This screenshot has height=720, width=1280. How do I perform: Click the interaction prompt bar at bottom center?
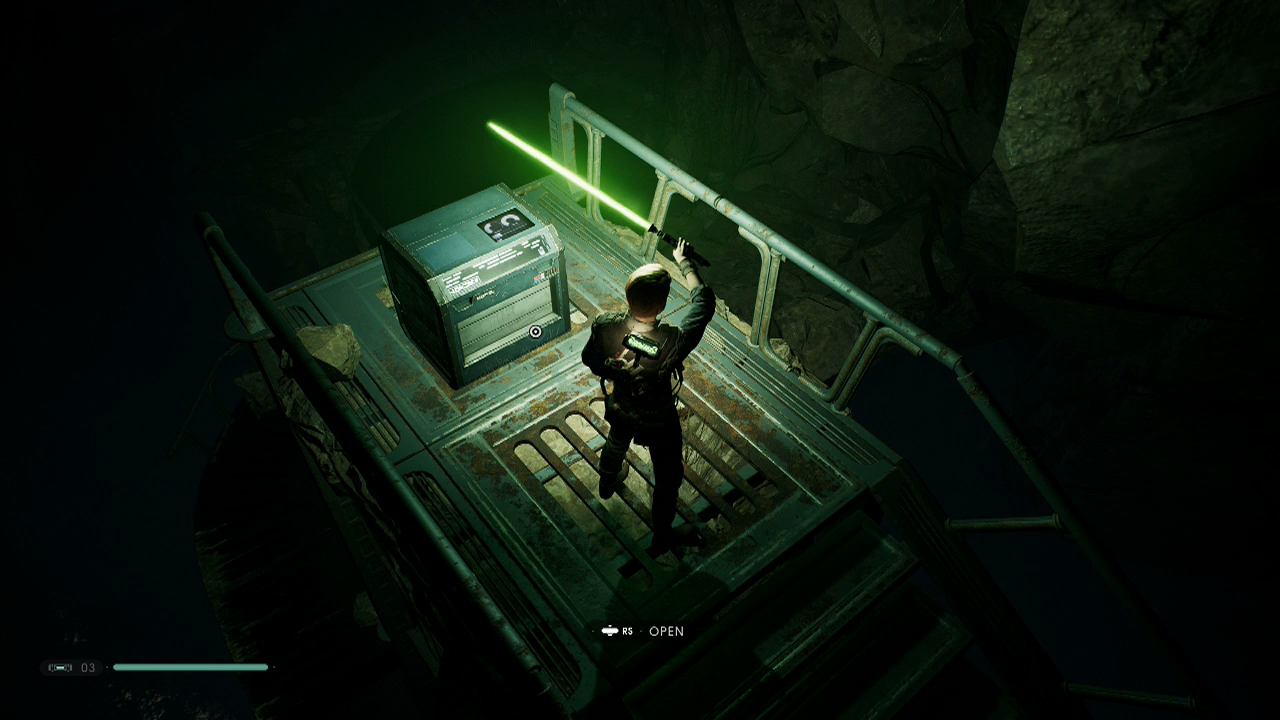(640, 632)
